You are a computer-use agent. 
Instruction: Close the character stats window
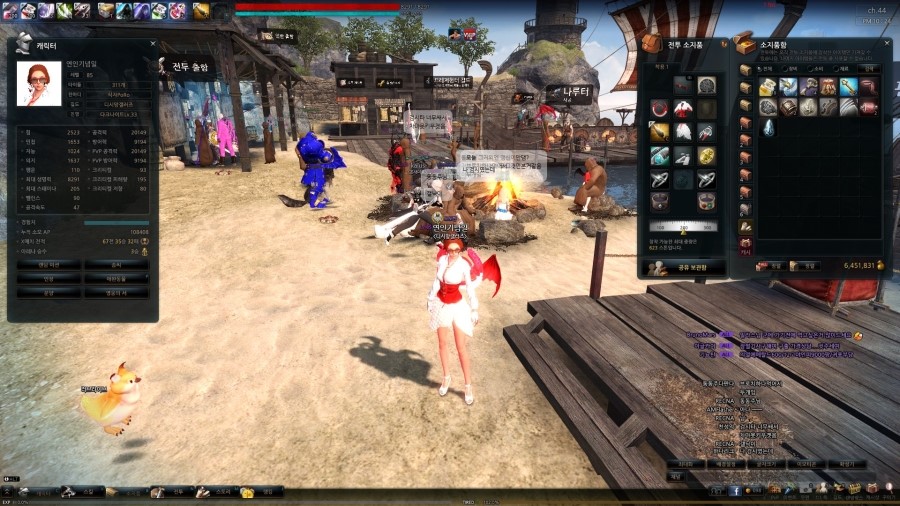click(153, 44)
